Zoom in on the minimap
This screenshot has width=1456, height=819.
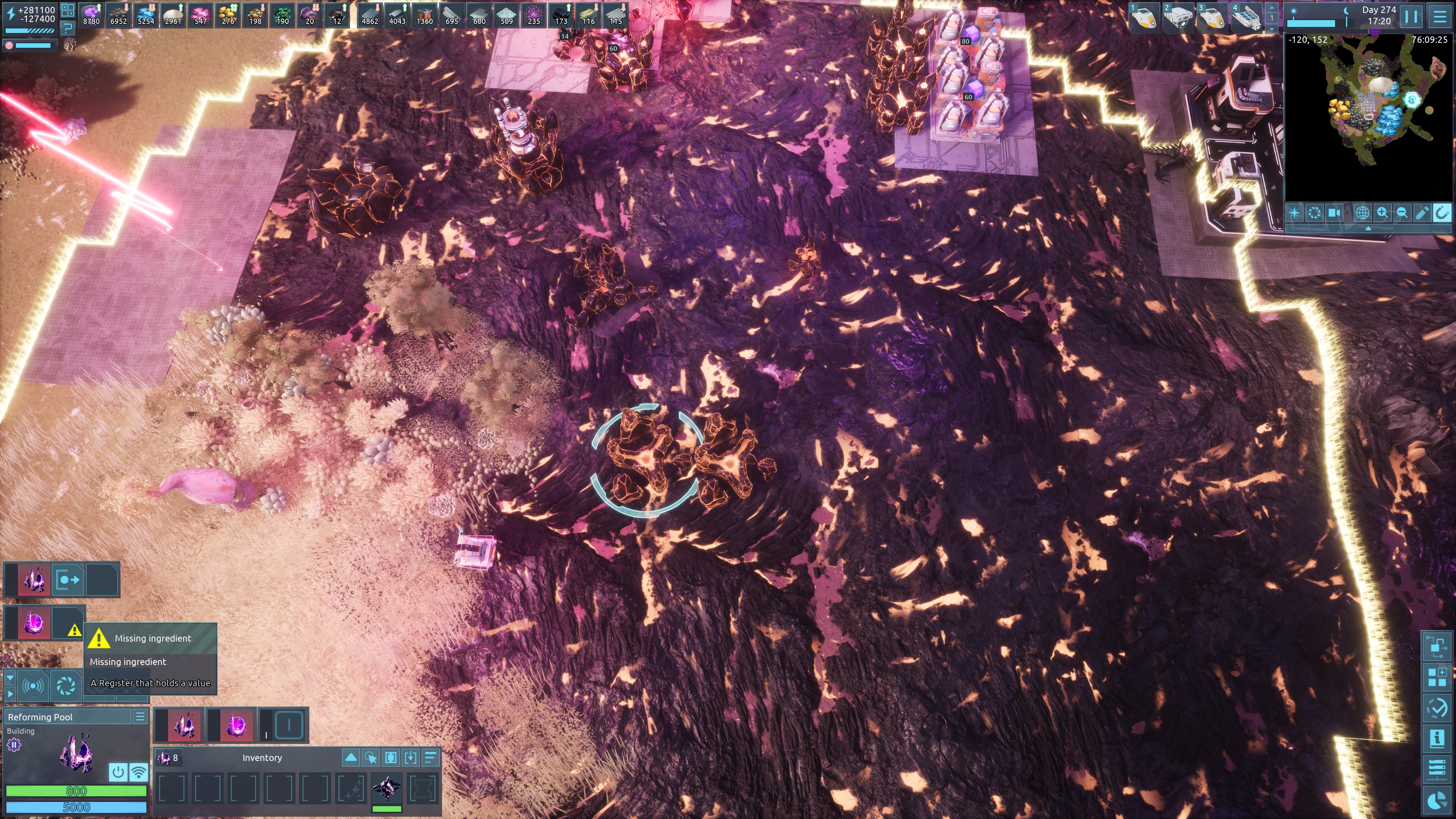coord(1382,213)
